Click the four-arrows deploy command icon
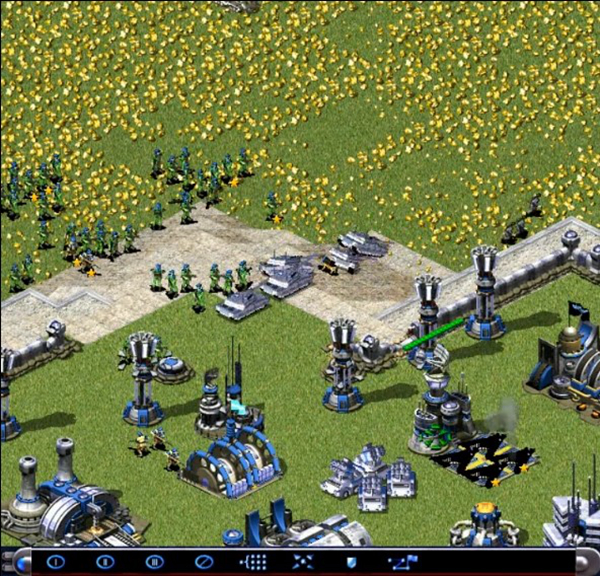The width and height of the screenshot is (600, 576). [x=302, y=561]
